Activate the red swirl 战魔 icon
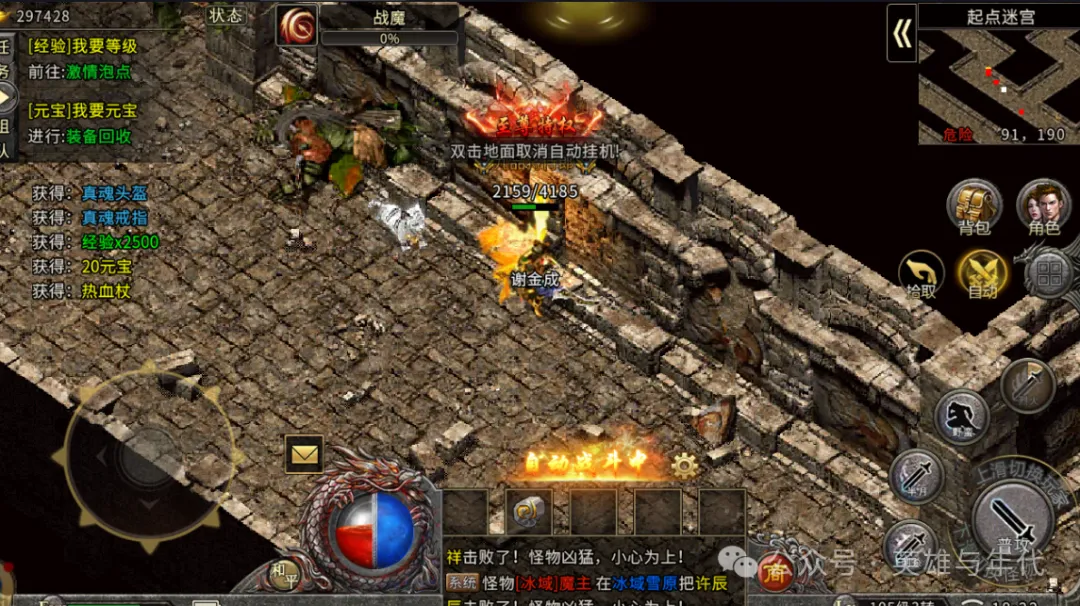Viewport: 1080px width, 606px height. pos(297,25)
